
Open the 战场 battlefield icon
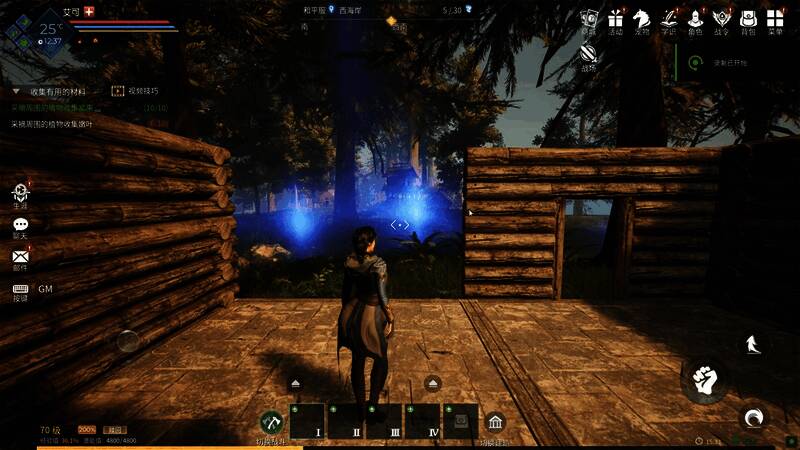(x=589, y=56)
